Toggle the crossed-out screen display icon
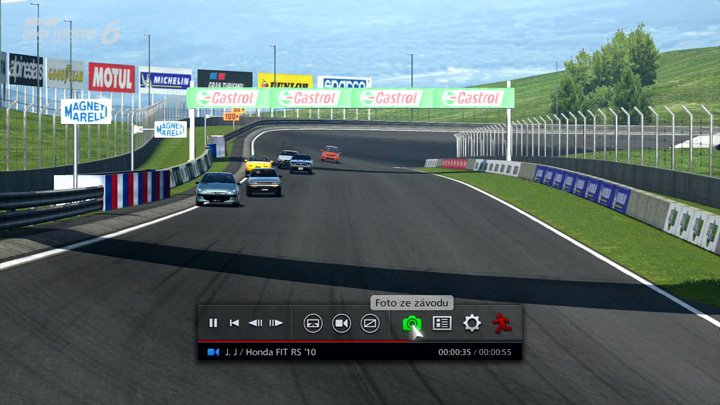Viewport: 720px width, 405px height. coord(370,323)
